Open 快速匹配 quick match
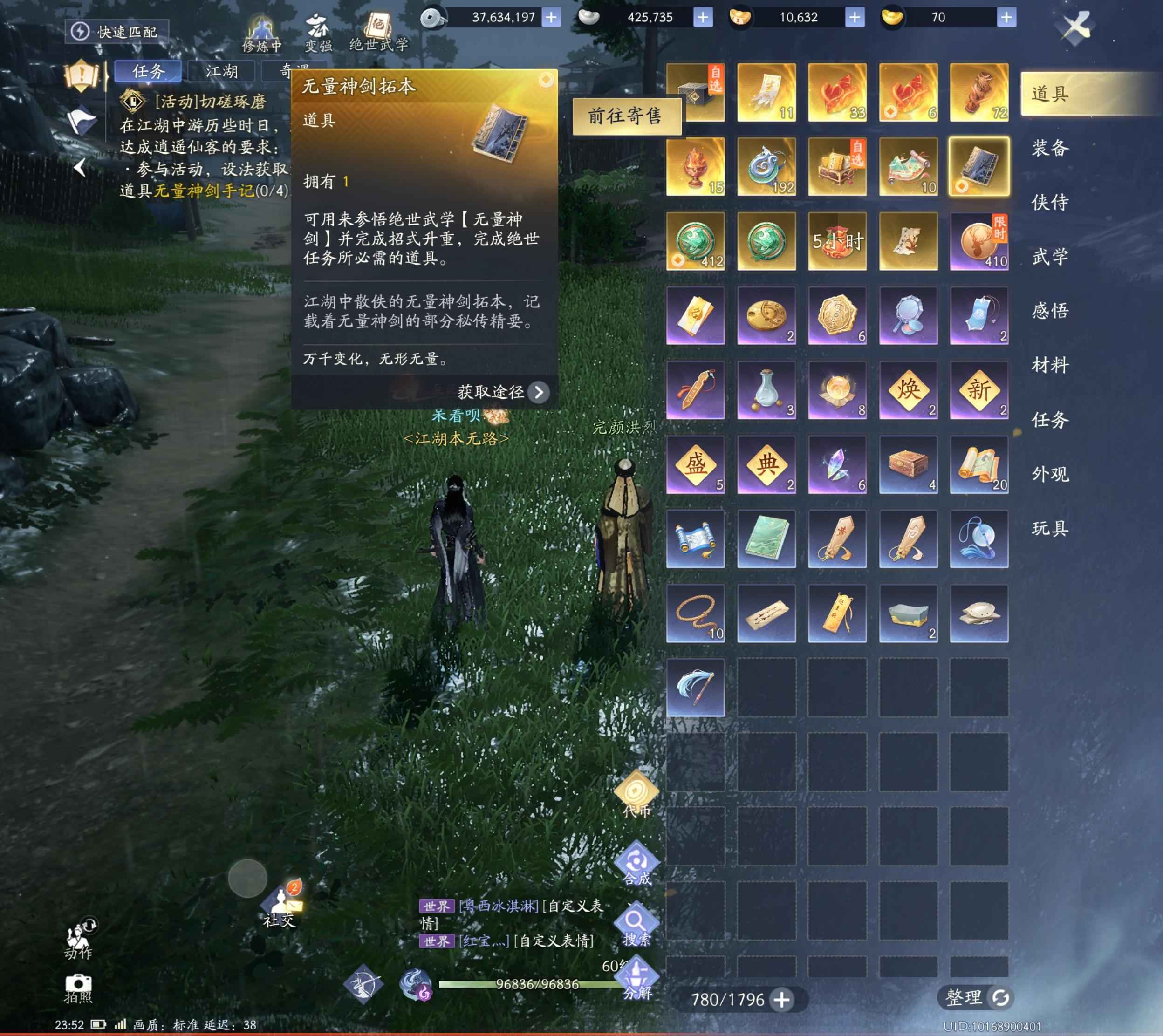The width and height of the screenshot is (1163, 1036). (x=117, y=31)
